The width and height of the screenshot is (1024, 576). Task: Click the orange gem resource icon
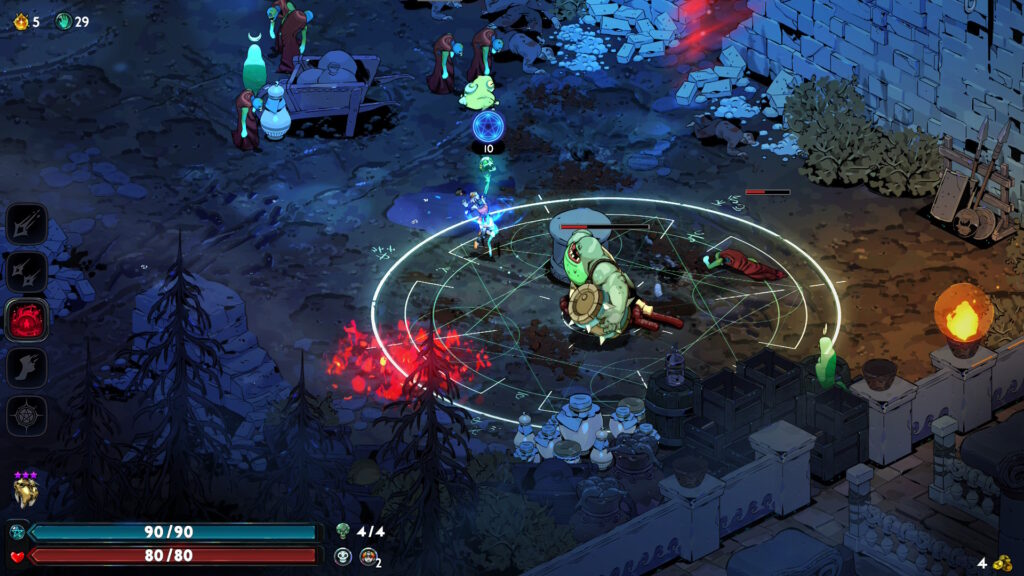(20, 21)
